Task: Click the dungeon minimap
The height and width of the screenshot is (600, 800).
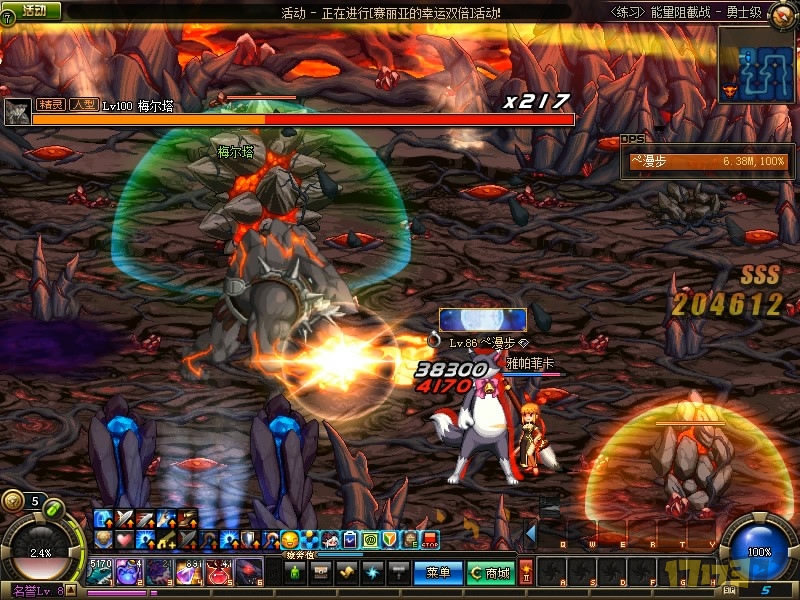Action: point(758,64)
